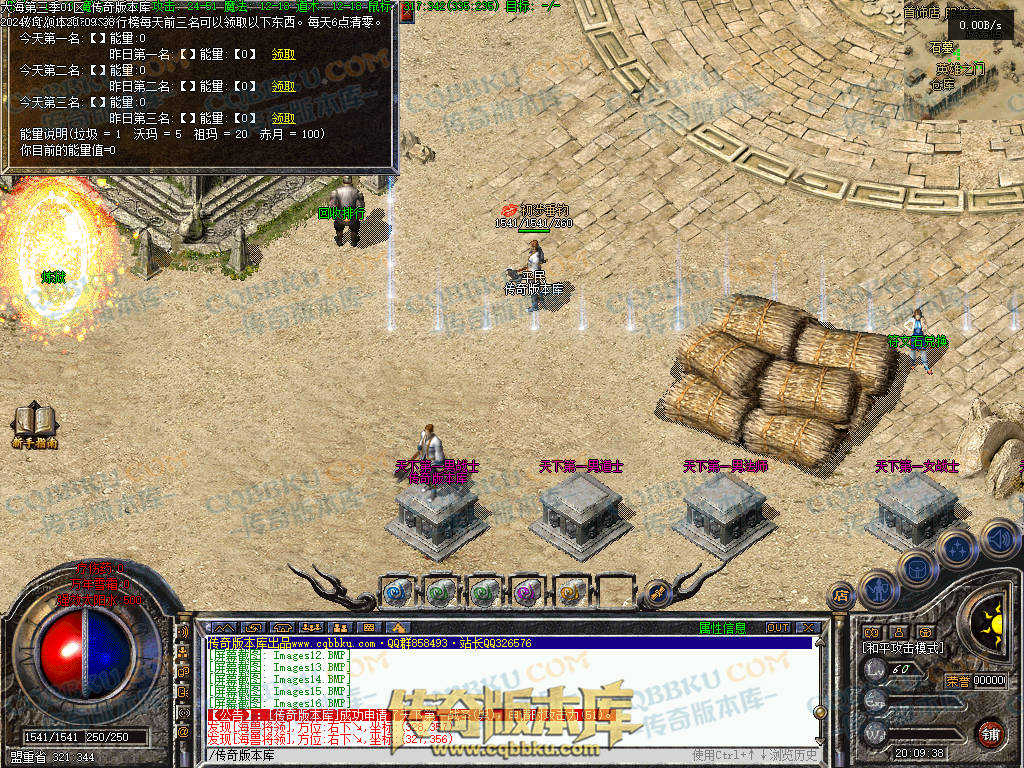Open the shop with the 店 button
The image size is (1024, 768).
tap(840, 597)
